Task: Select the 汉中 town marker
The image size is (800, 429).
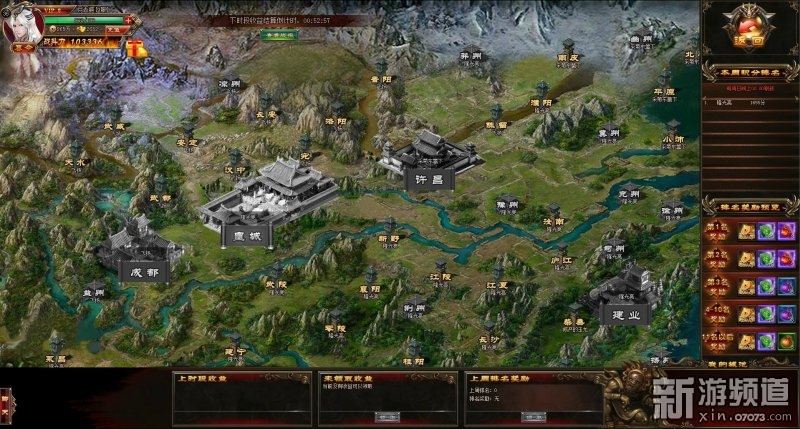Action: pyautogui.click(x=235, y=163)
